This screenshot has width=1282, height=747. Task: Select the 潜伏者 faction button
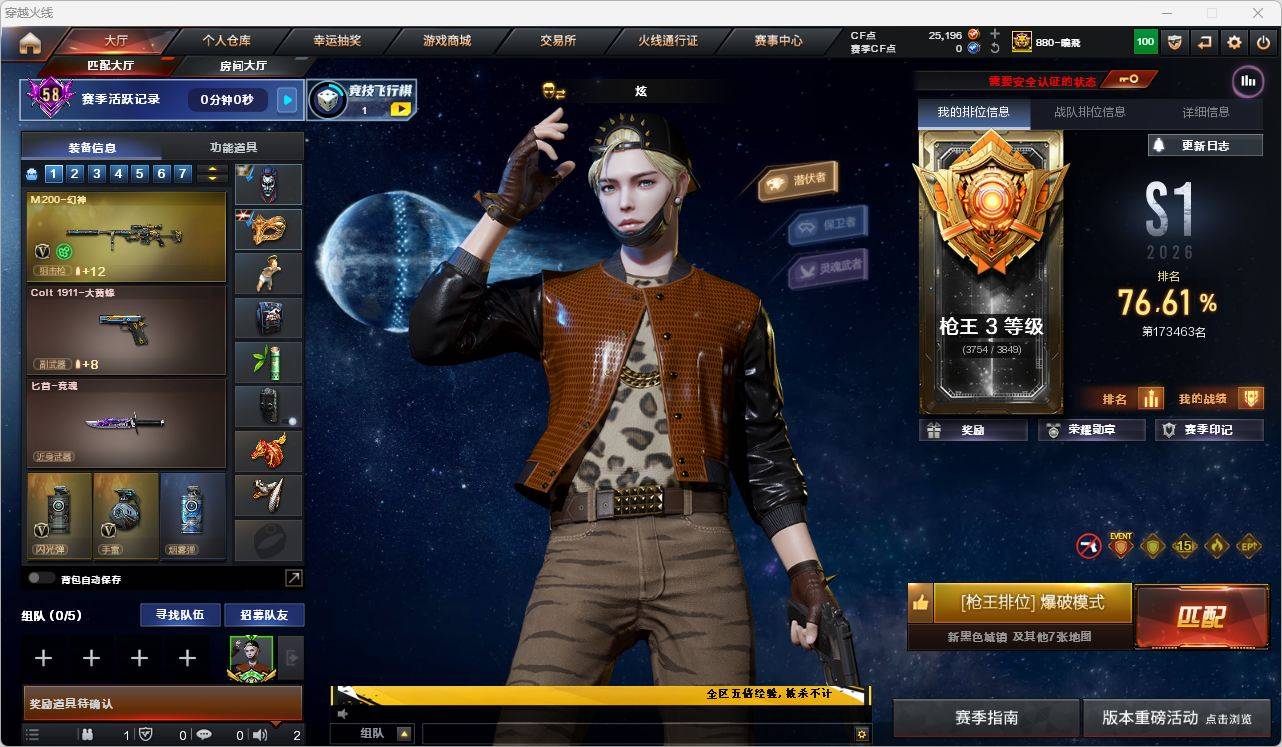point(798,180)
